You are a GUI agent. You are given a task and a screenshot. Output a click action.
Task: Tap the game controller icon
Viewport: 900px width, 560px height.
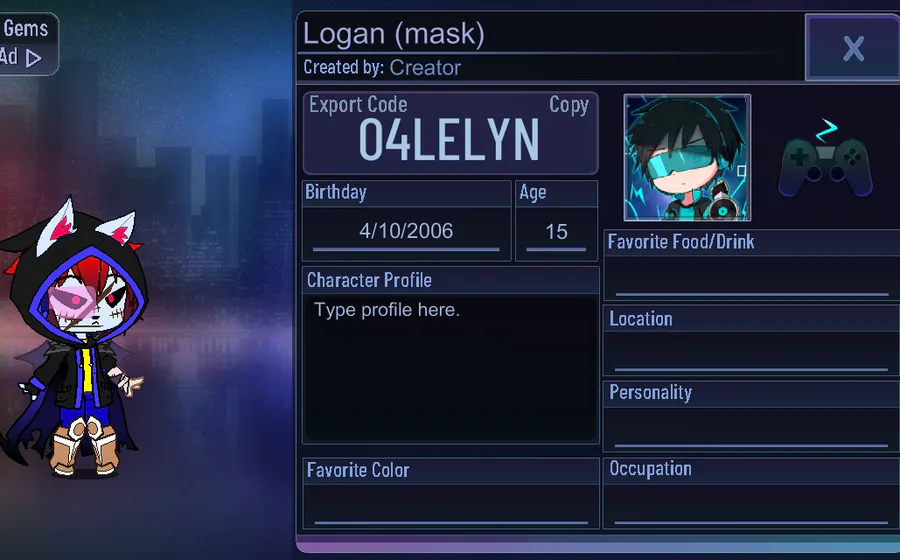tap(825, 158)
